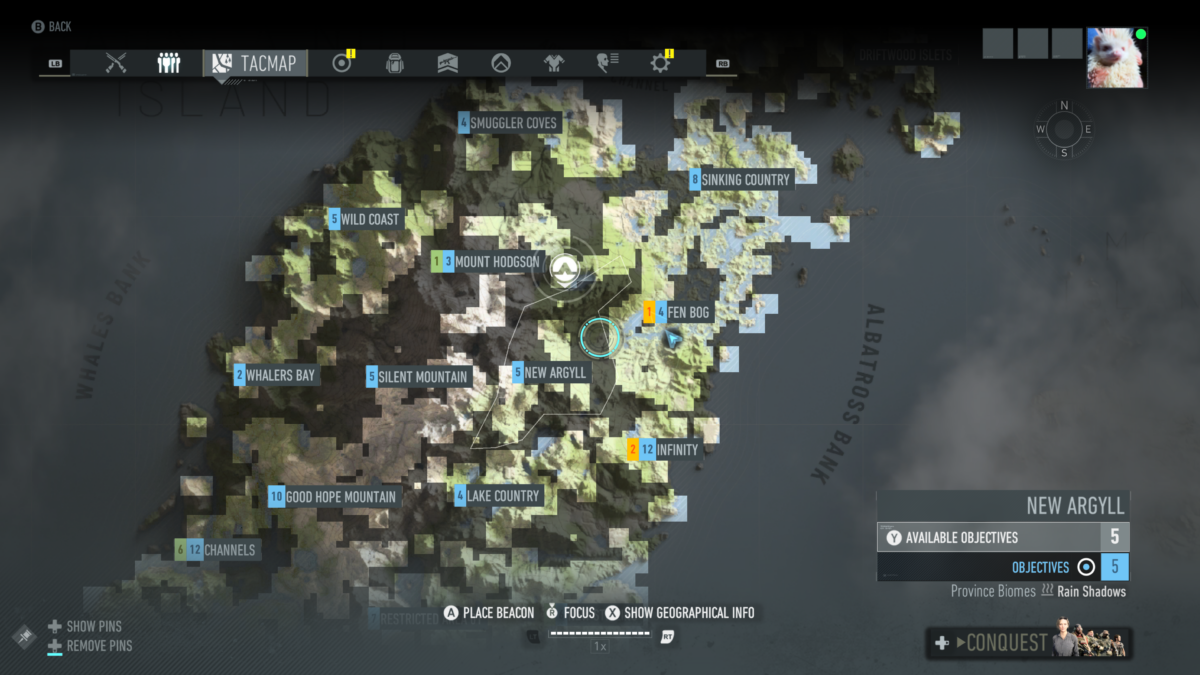The image size is (1200, 675).
Task: Open the gear settings tab
Action: [x=660, y=64]
